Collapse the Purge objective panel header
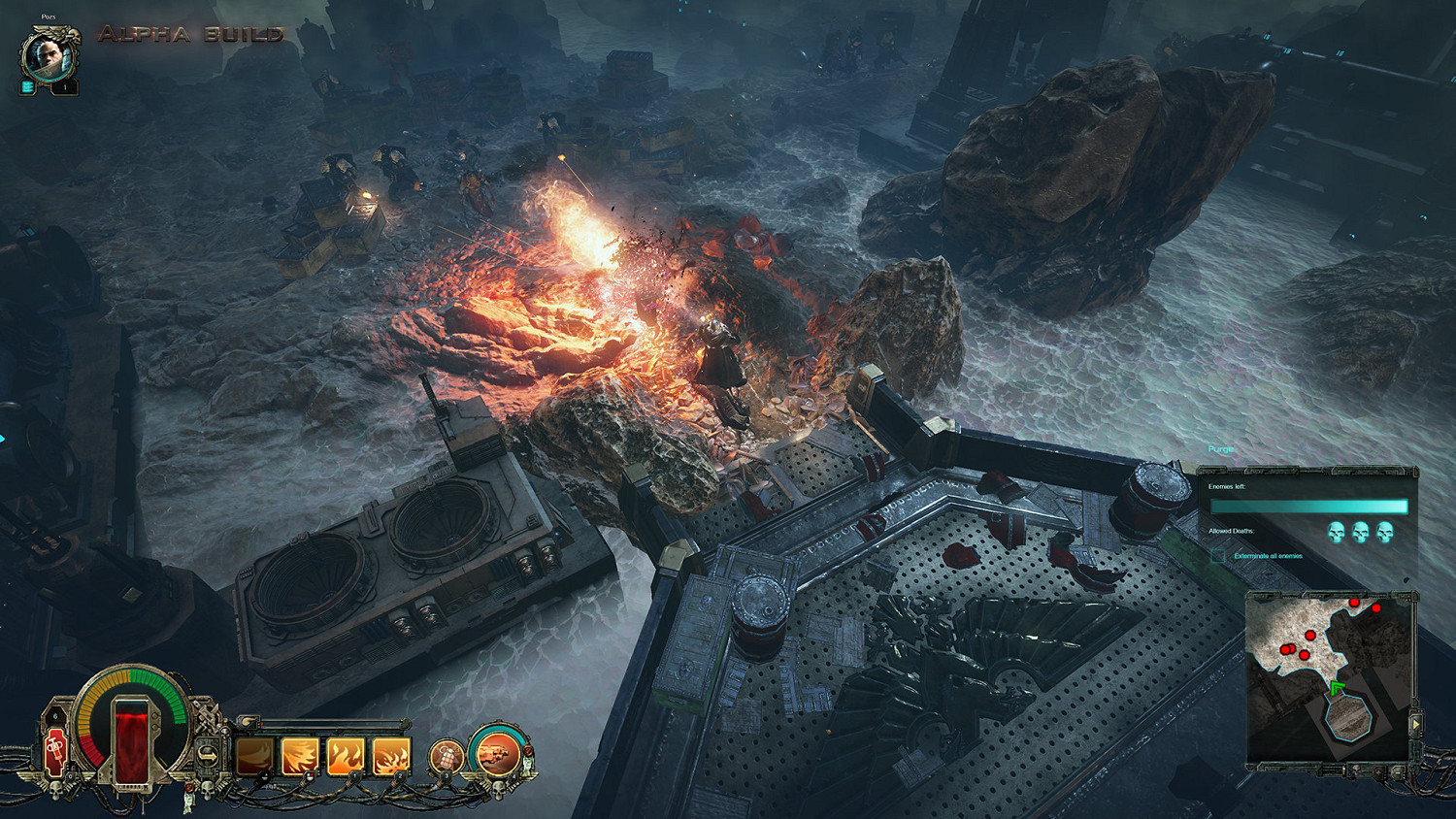Screen dimensions: 1456x819 point(1223,448)
